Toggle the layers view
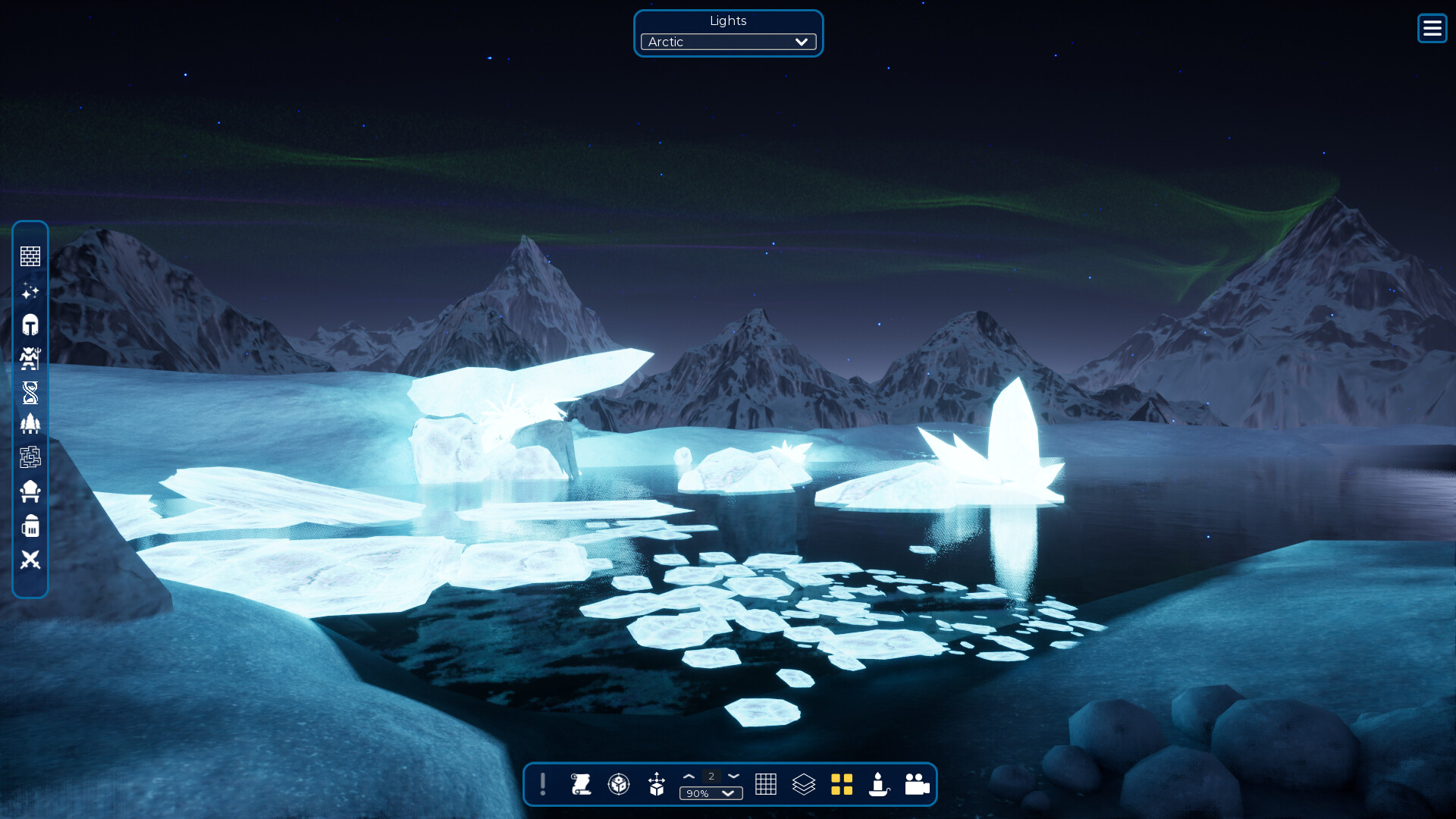Screen dimensions: 1456x819 pyautogui.click(x=804, y=785)
